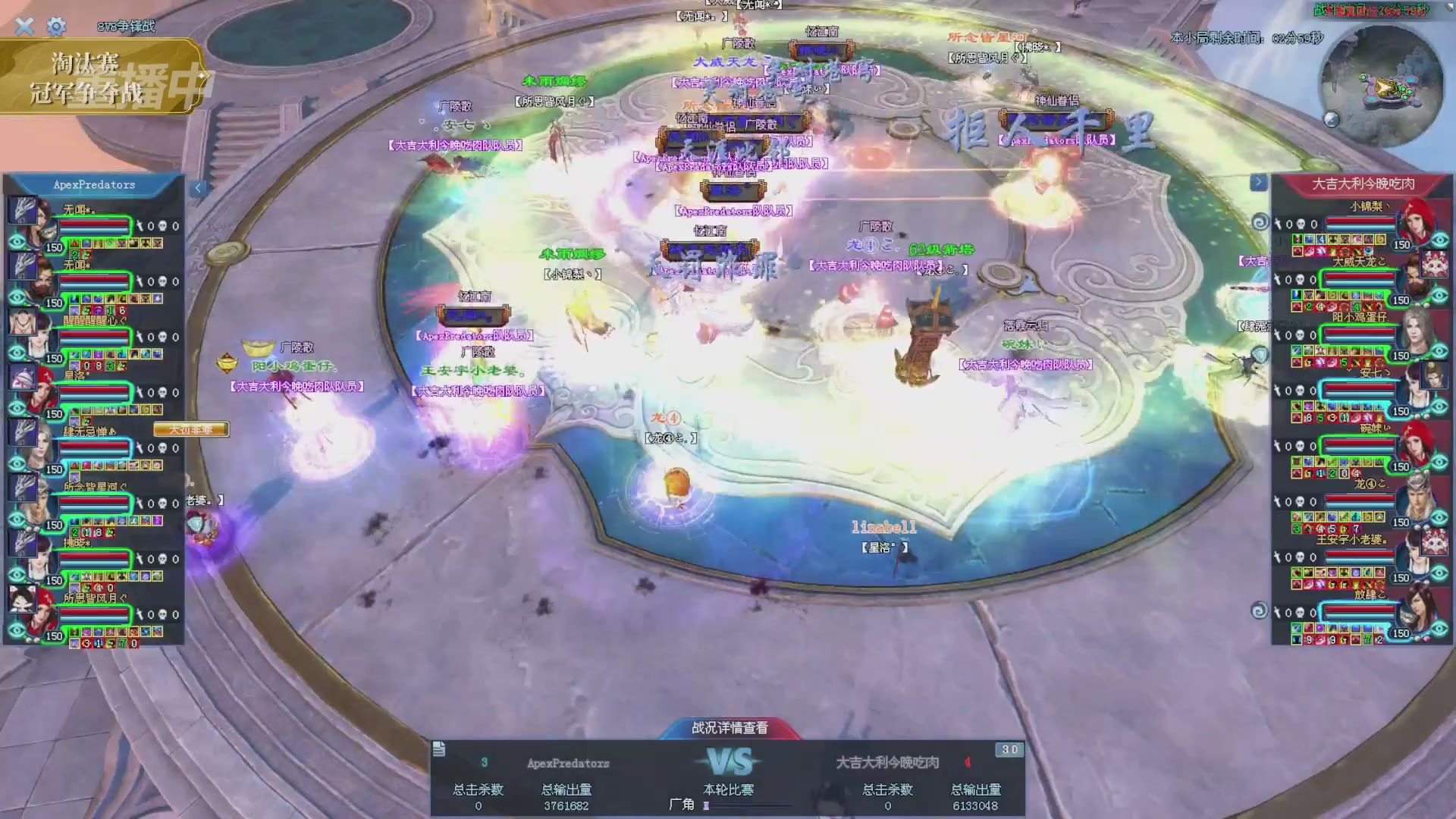Collapse the ApexPredators team panel arrow
This screenshot has width=1456, height=819.
click(x=198, y=188)
